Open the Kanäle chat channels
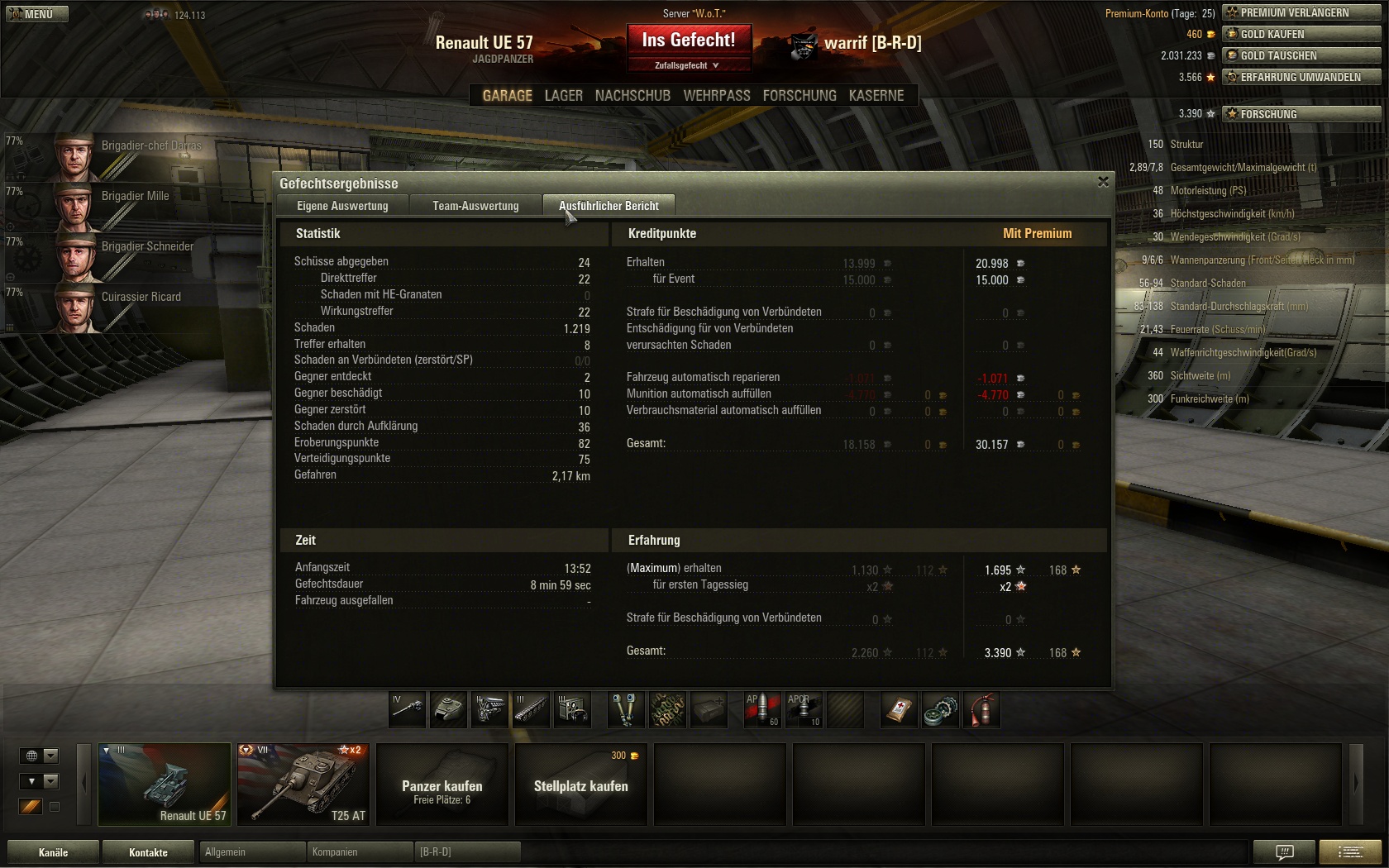1389x868 pixels. [53, 852]
